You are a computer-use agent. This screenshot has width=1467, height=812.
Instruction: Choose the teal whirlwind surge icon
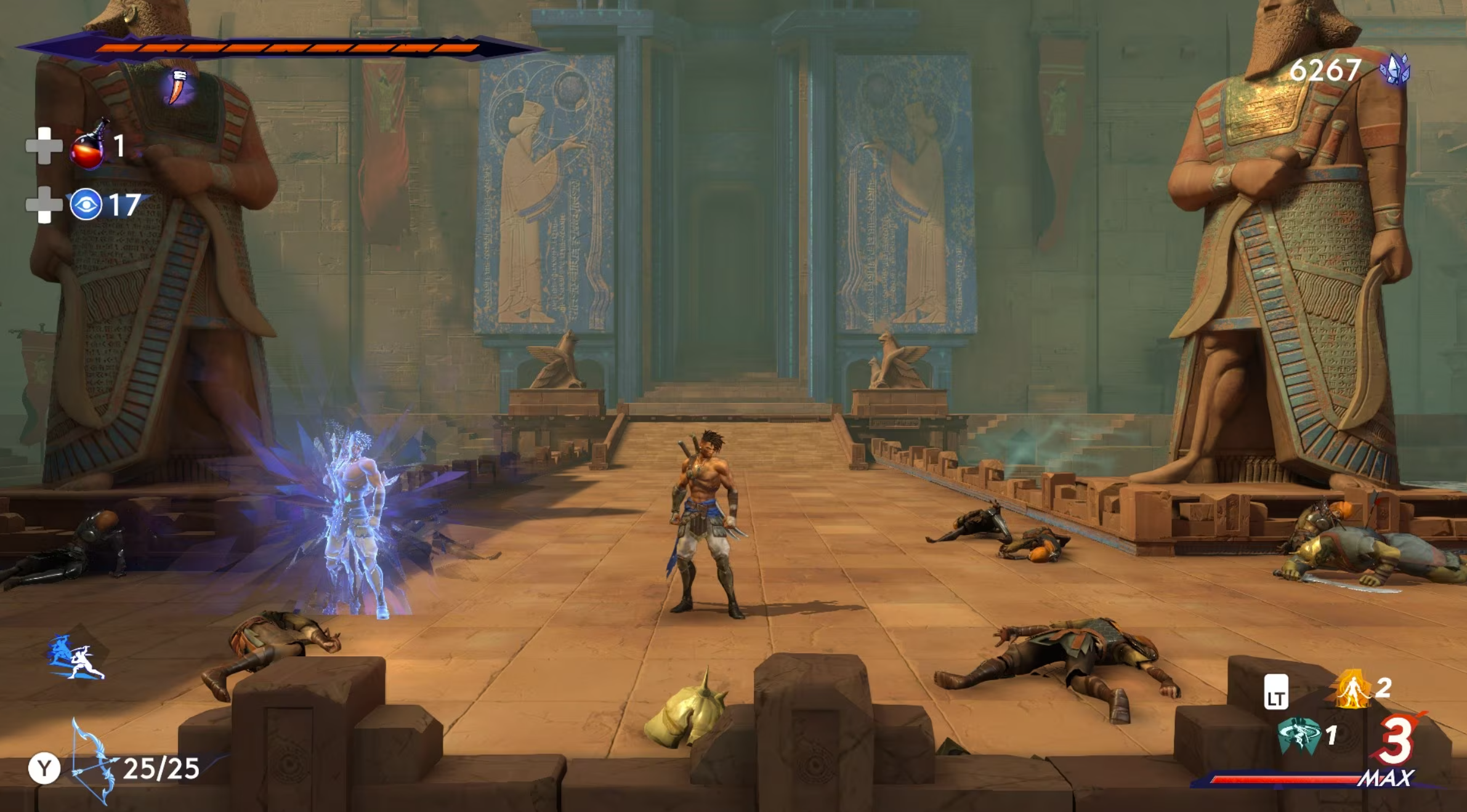pyautogui.click(x=1299, y=735)
